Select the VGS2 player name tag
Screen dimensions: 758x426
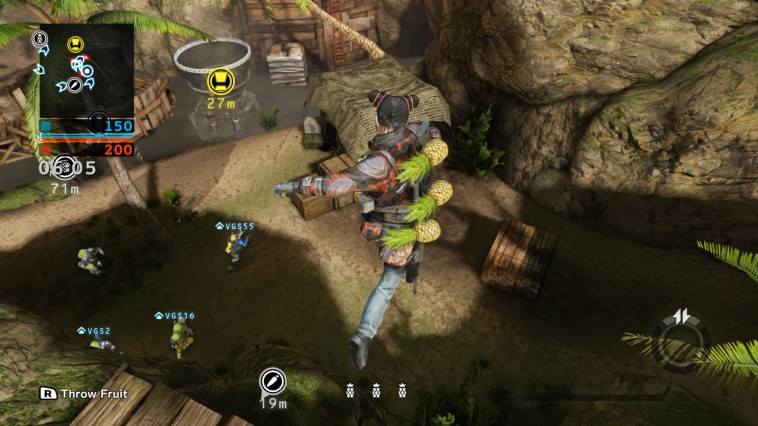pos(95,331)
